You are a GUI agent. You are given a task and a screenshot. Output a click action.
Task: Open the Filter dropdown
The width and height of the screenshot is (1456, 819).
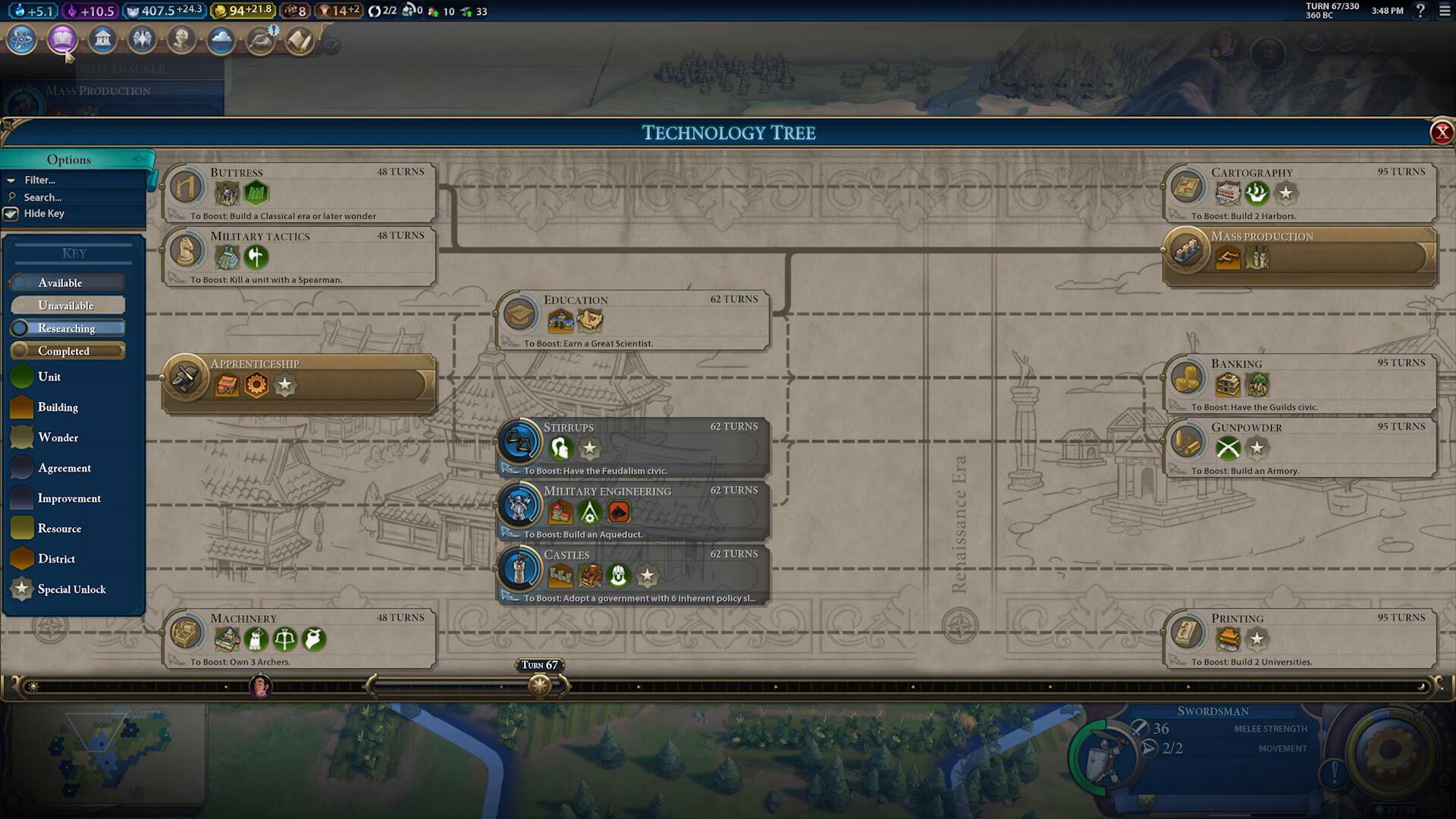pyautogui.click(x=39, y=180)
